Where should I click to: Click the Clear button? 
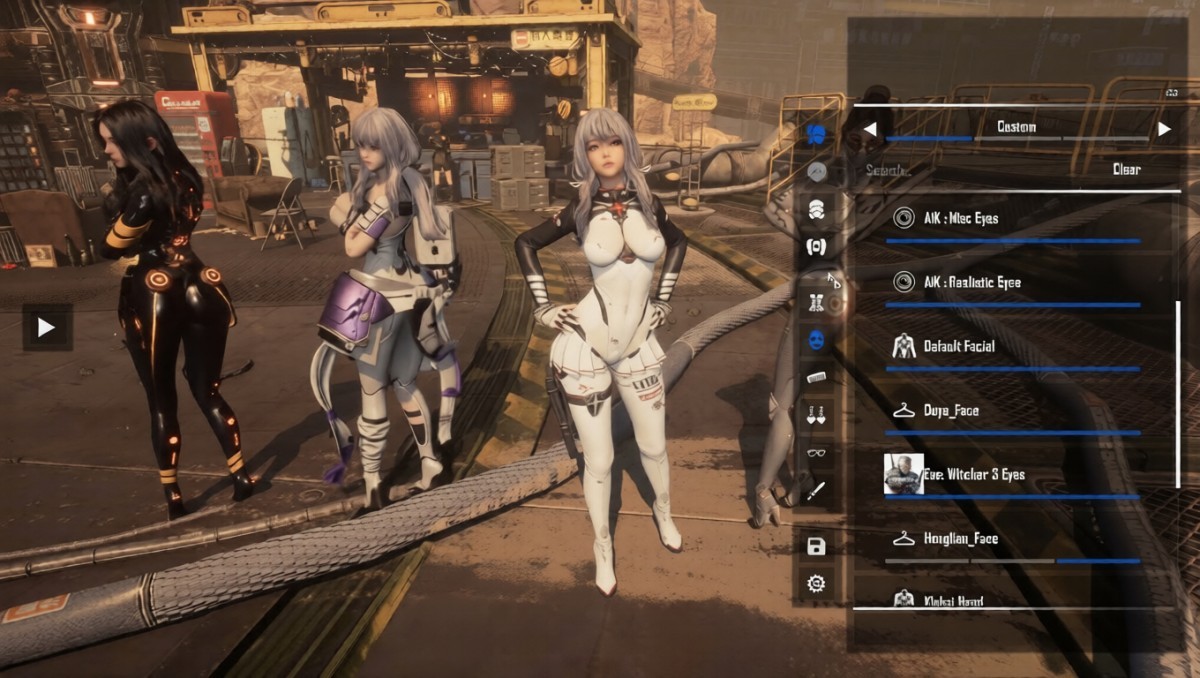[x=1126, y=169]
